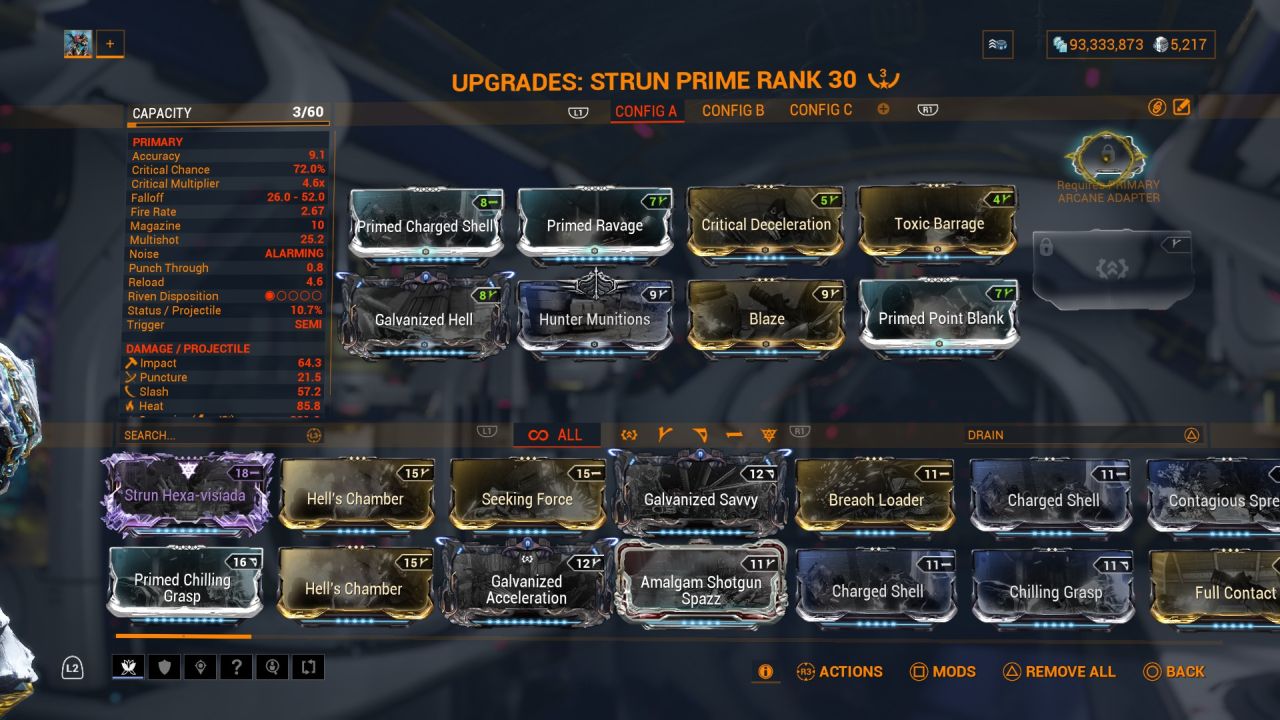1280x720 pixels.
Task: Click the plus to add a new config
Action: pos(883,110)
